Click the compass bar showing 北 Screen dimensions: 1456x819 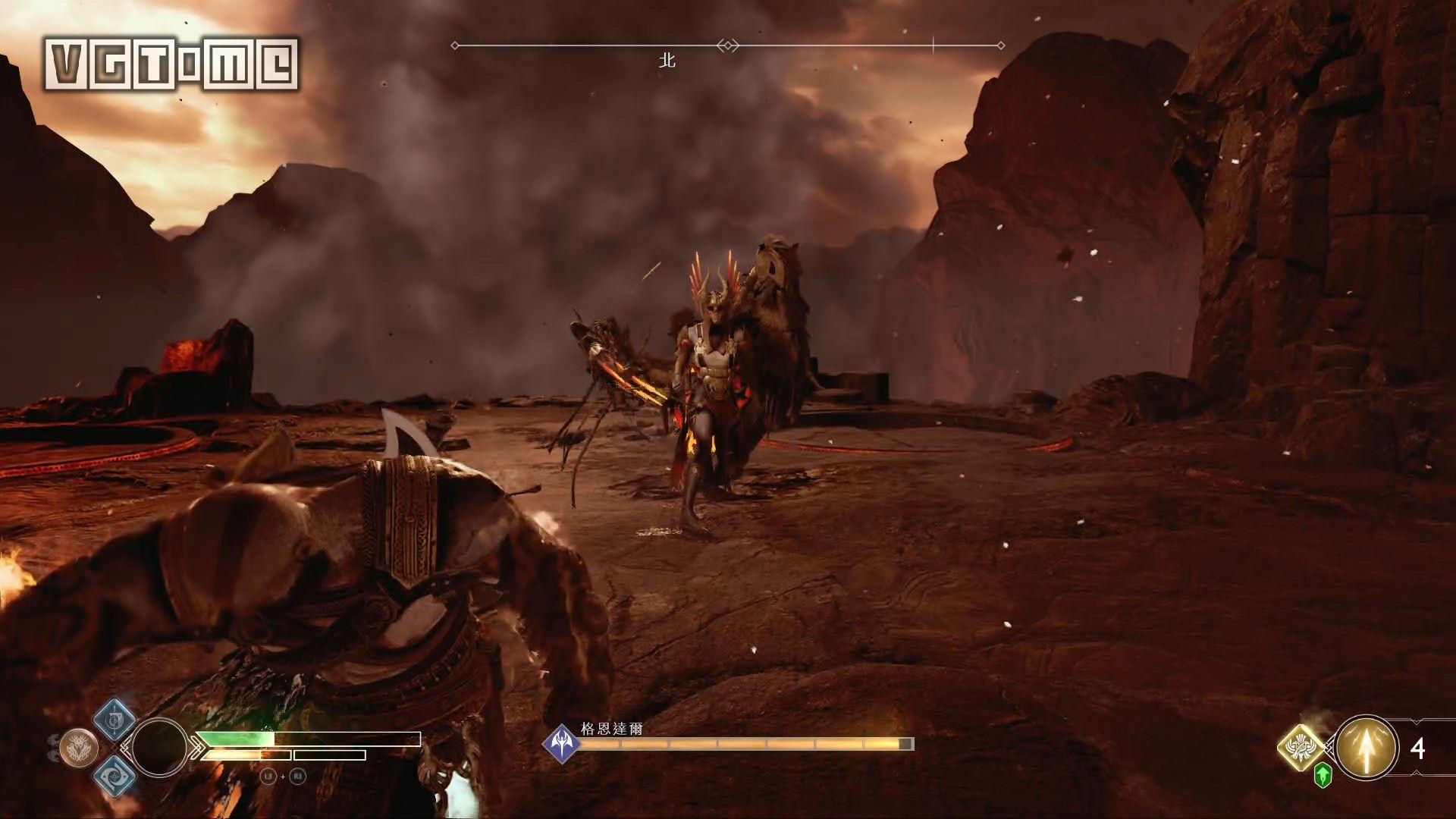click(x=728, y=46)
